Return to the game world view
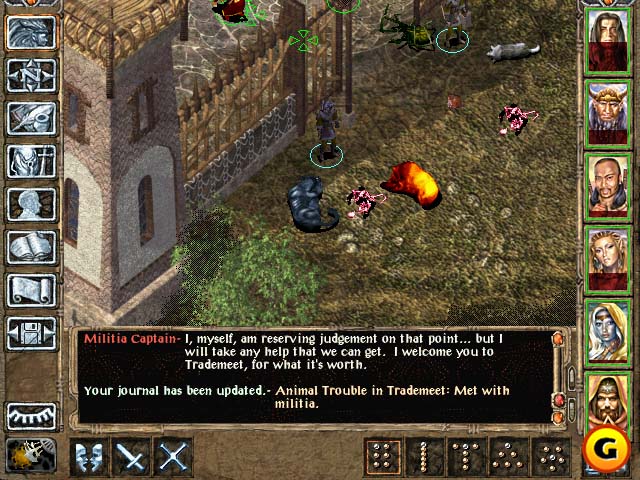Image resolution: width=640 pixels, height=480 pixels. (31, 33)
